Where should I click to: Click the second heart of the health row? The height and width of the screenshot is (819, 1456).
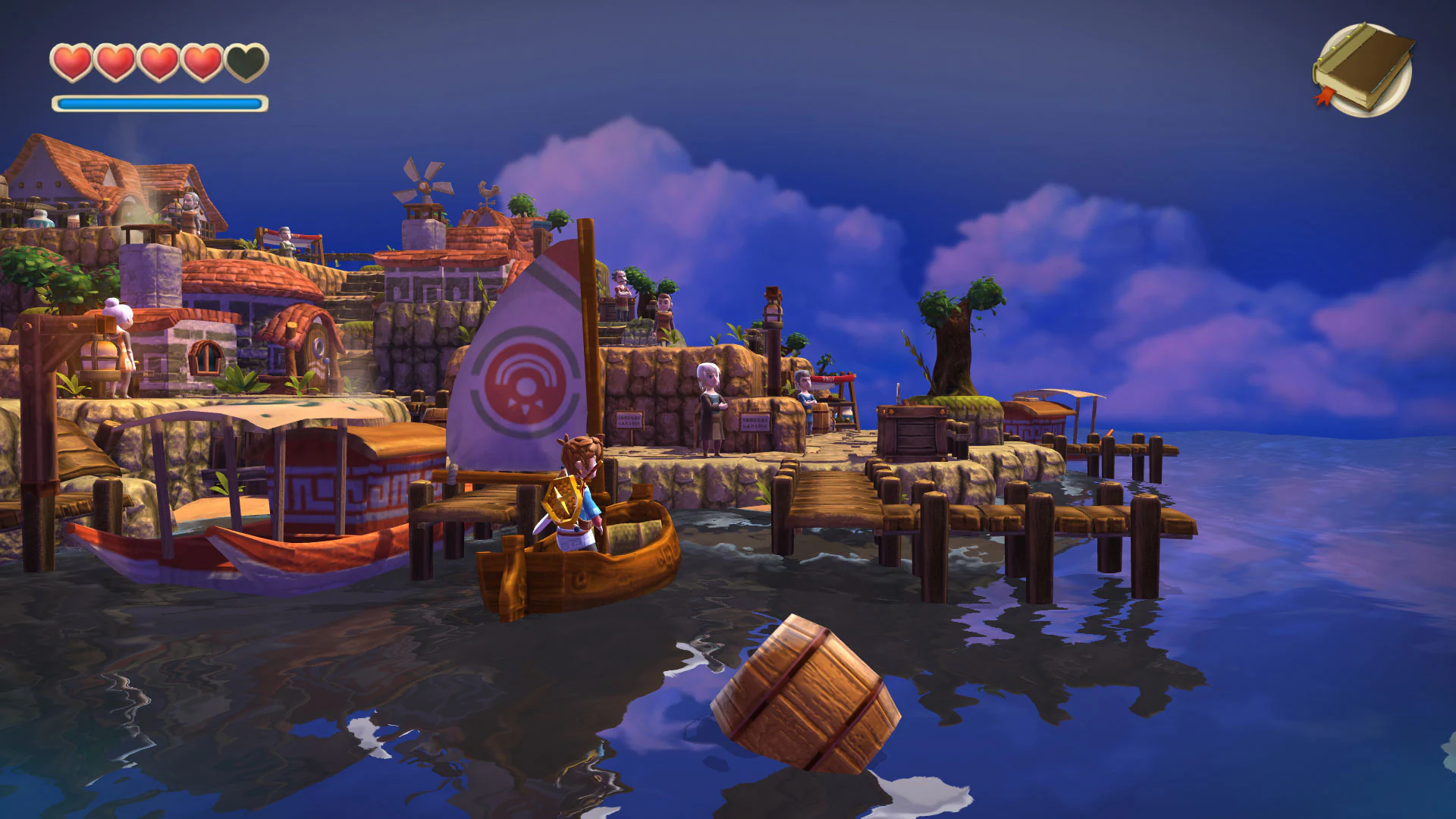[115, 62]
